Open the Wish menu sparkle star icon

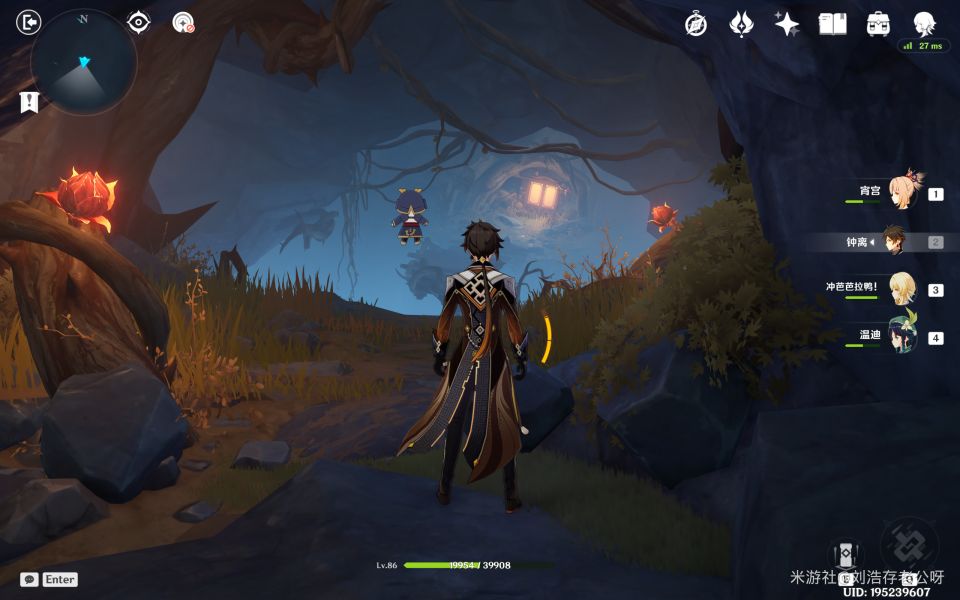[787, 24]
